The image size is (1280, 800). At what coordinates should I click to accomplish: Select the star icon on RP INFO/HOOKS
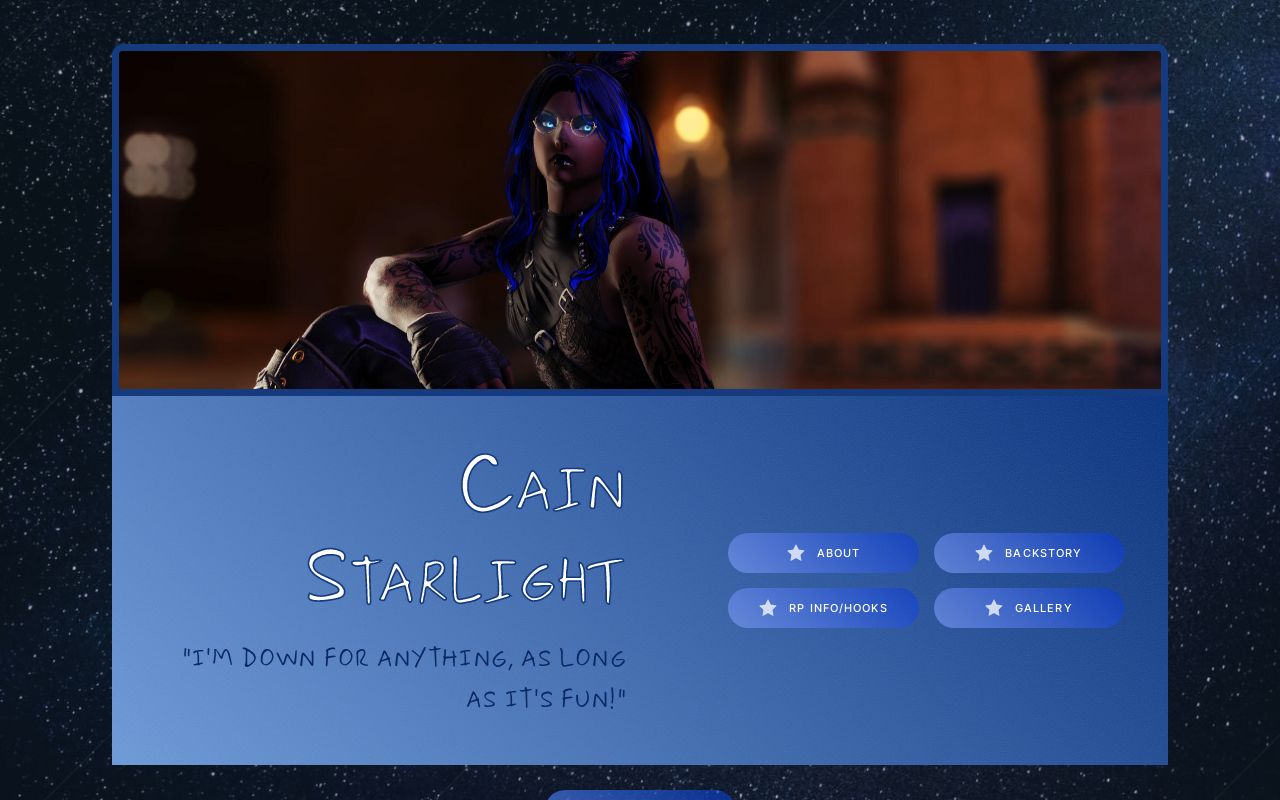(x=768, y=607)
